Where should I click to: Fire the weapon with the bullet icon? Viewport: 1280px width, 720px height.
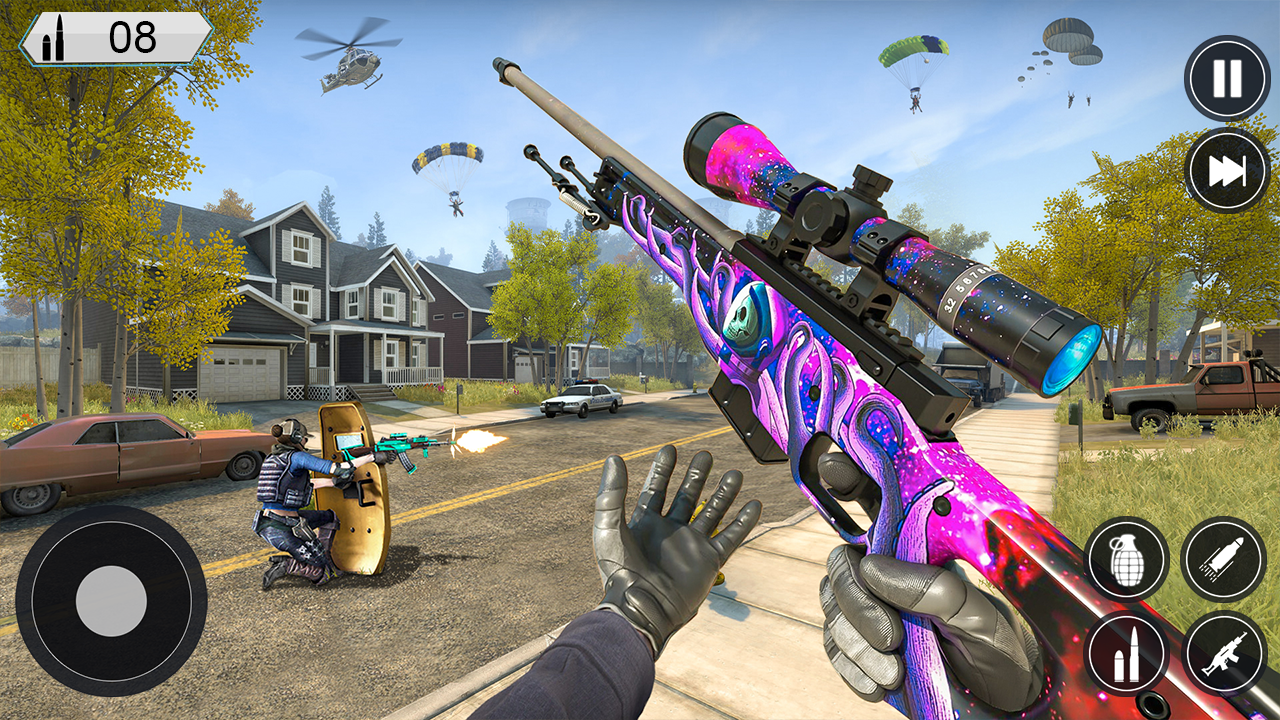[x=1222, y=557]
